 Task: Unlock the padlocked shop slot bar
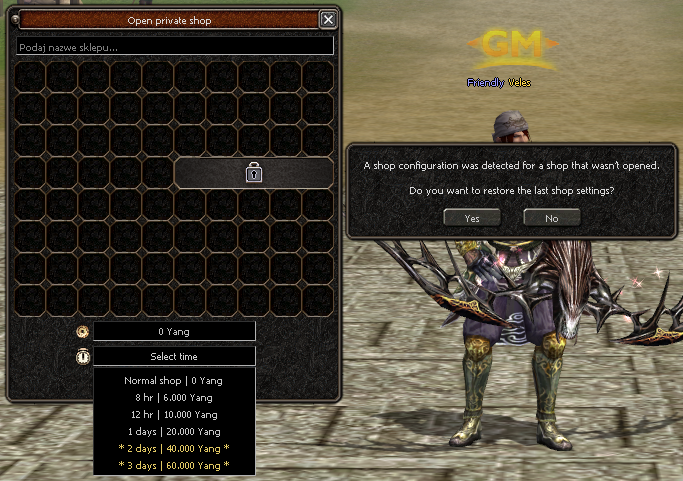[254, 173]
